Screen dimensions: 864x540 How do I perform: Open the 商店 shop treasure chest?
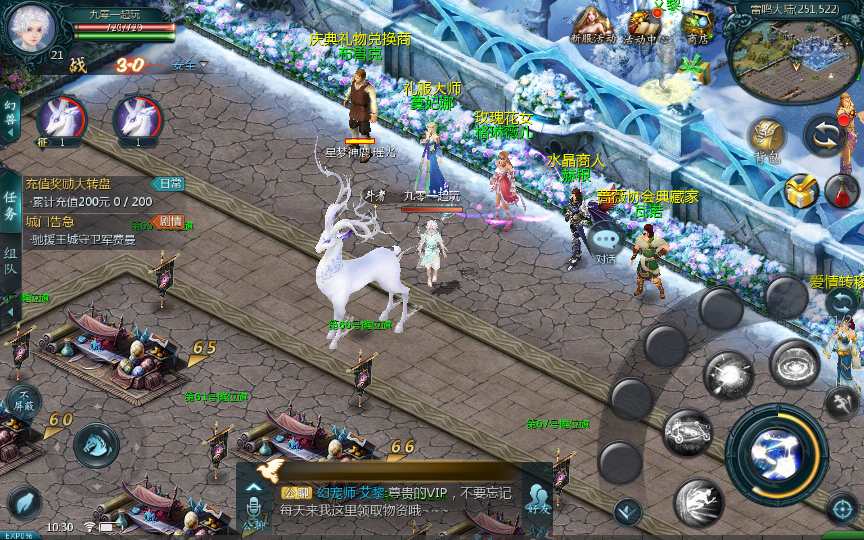pos(698,24)
